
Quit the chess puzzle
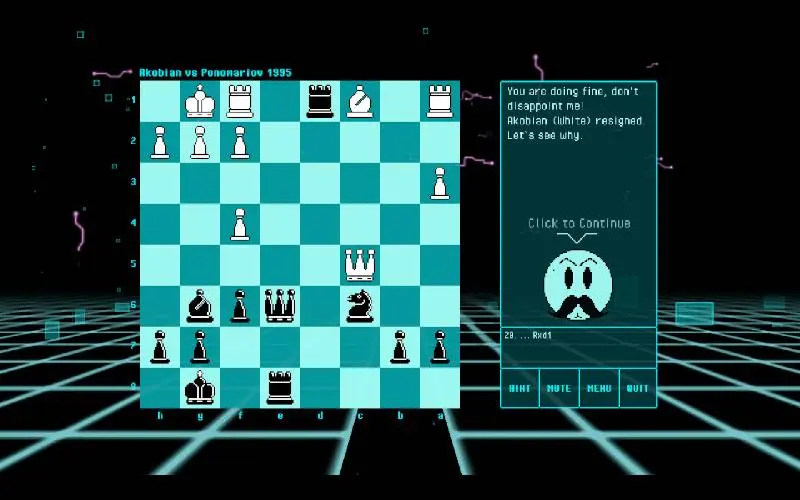pyautogui.click(x=637, y=388)
